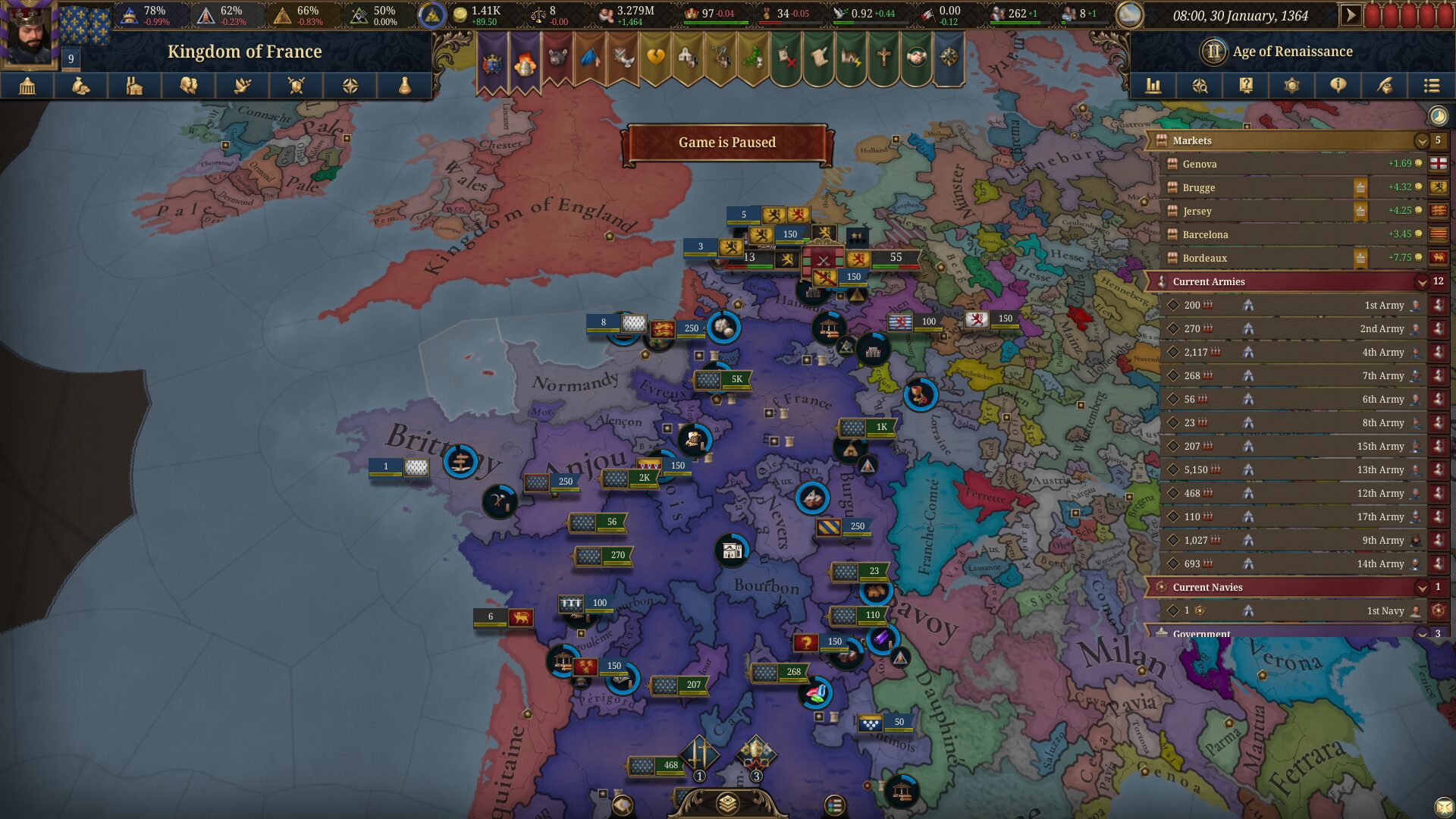Click the rat plague alert banner
The height and width of the screenshot is (819, 1456).
pyautogui.click(x=557, y=57)
